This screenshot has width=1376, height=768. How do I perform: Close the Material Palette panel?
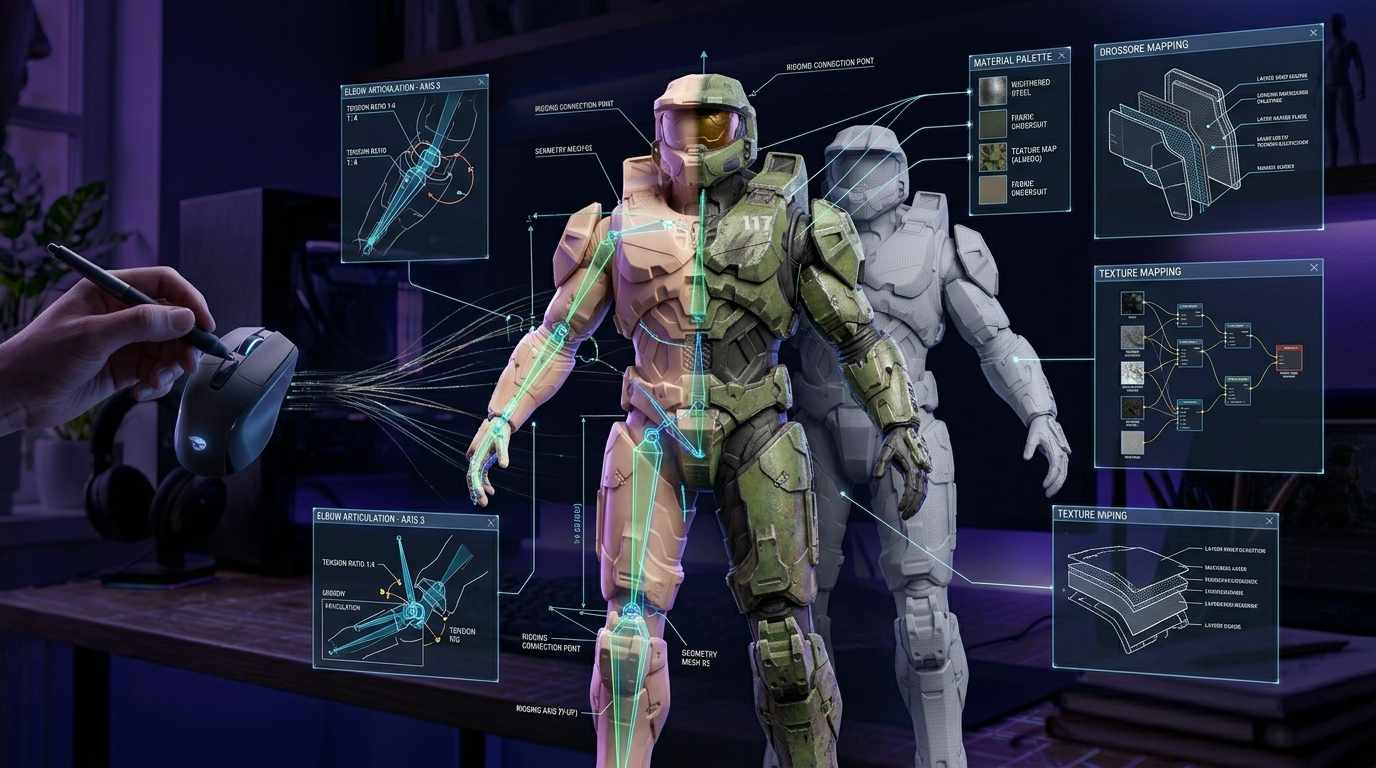[1060, 60]
